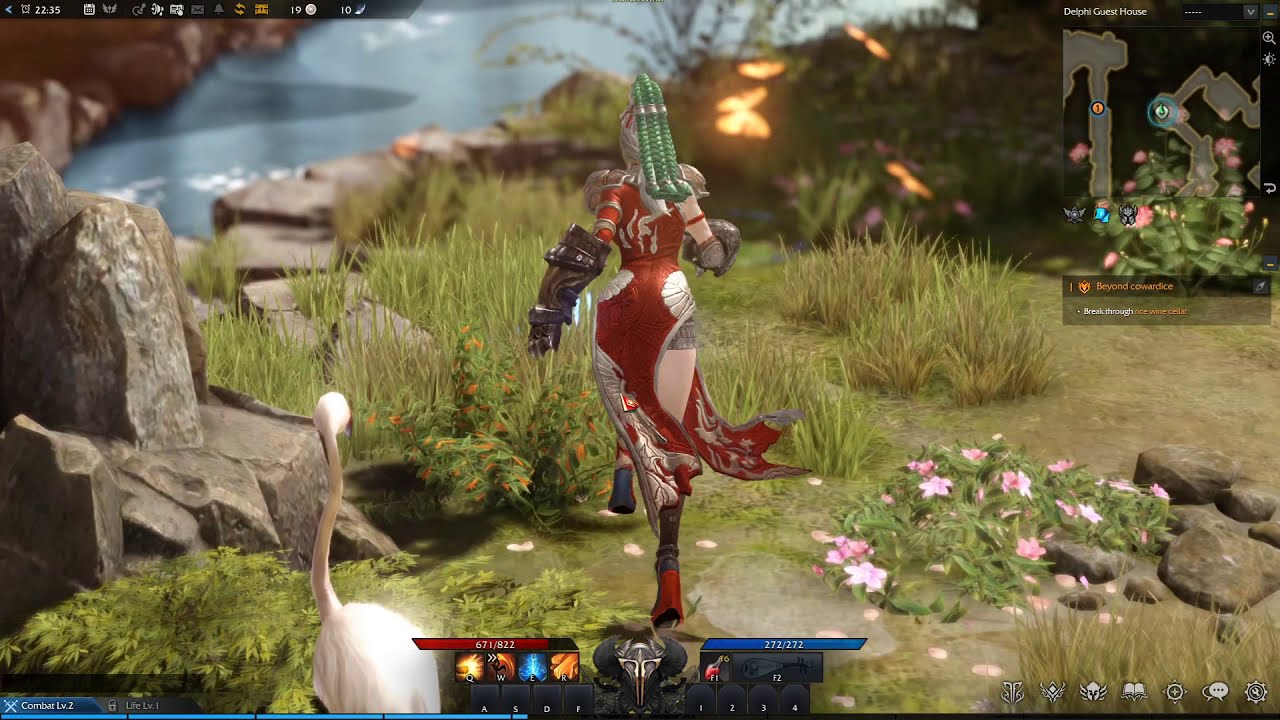Open the currency exchange arrows icon
The image size is (1280, 720).
coord(240,10)
